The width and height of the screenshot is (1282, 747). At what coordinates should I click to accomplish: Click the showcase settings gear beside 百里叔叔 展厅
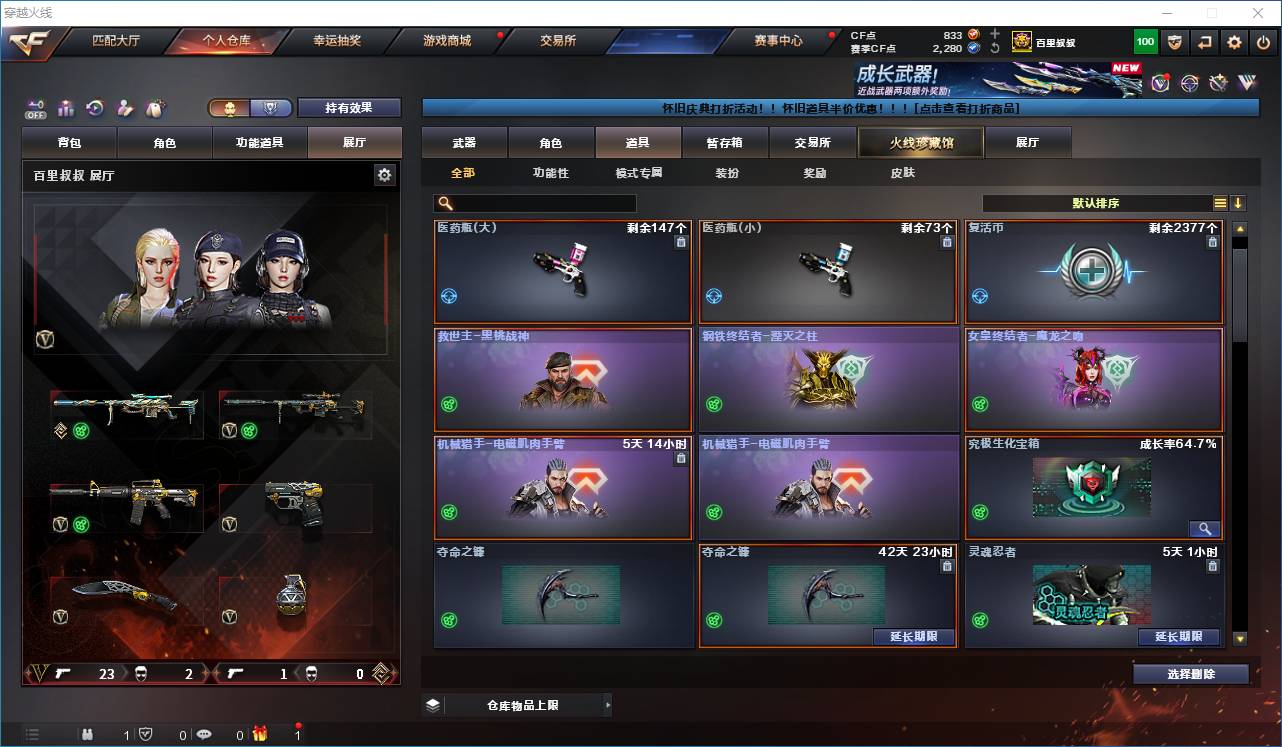pos(385,174)
